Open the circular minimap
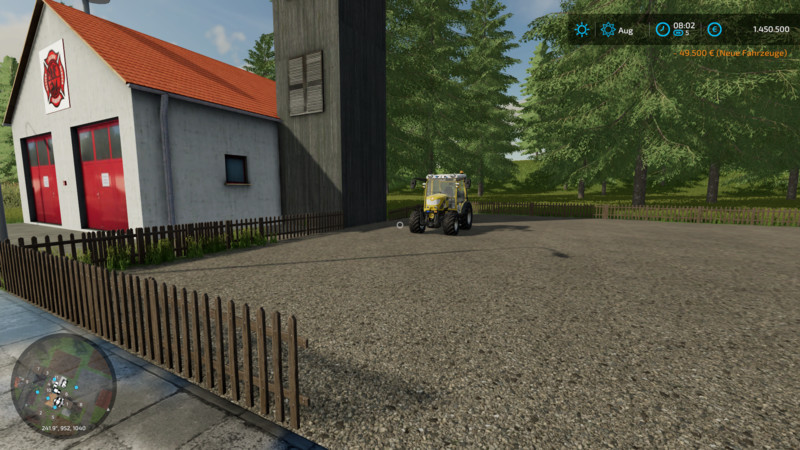Viewport: 800px width, 450px height. pos(63,384)
